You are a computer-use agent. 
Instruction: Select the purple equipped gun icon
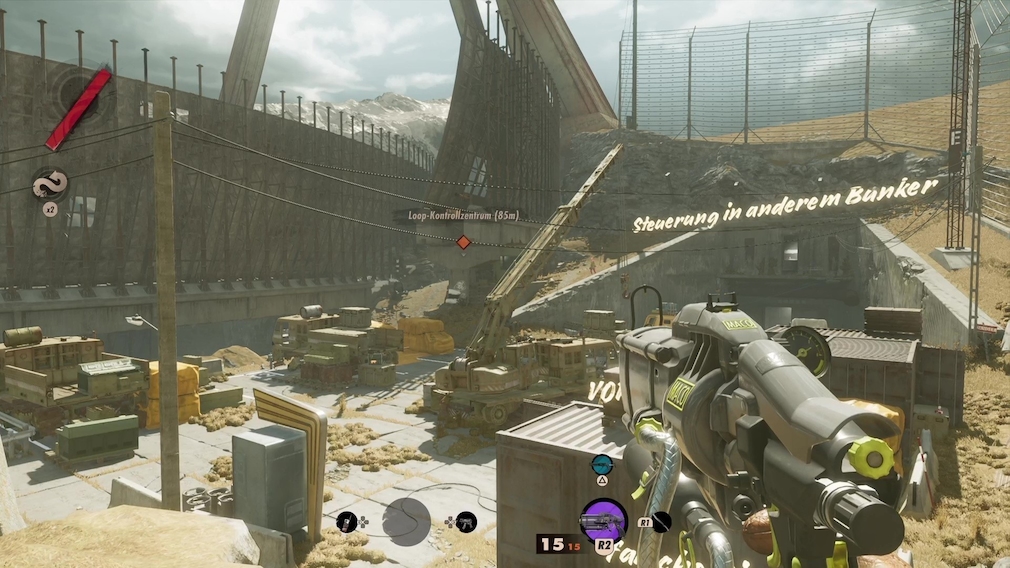click(603, 519)
